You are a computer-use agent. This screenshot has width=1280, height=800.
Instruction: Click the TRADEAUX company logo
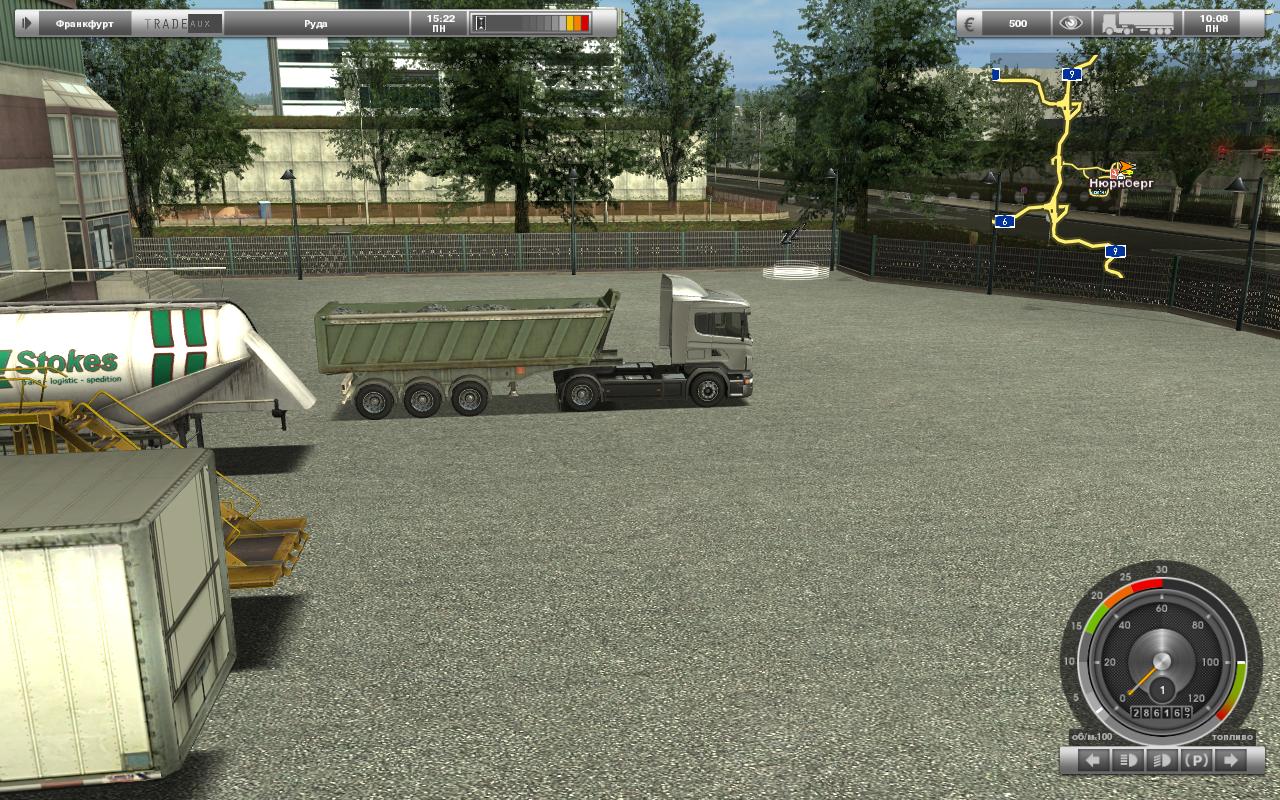(177, 23)
